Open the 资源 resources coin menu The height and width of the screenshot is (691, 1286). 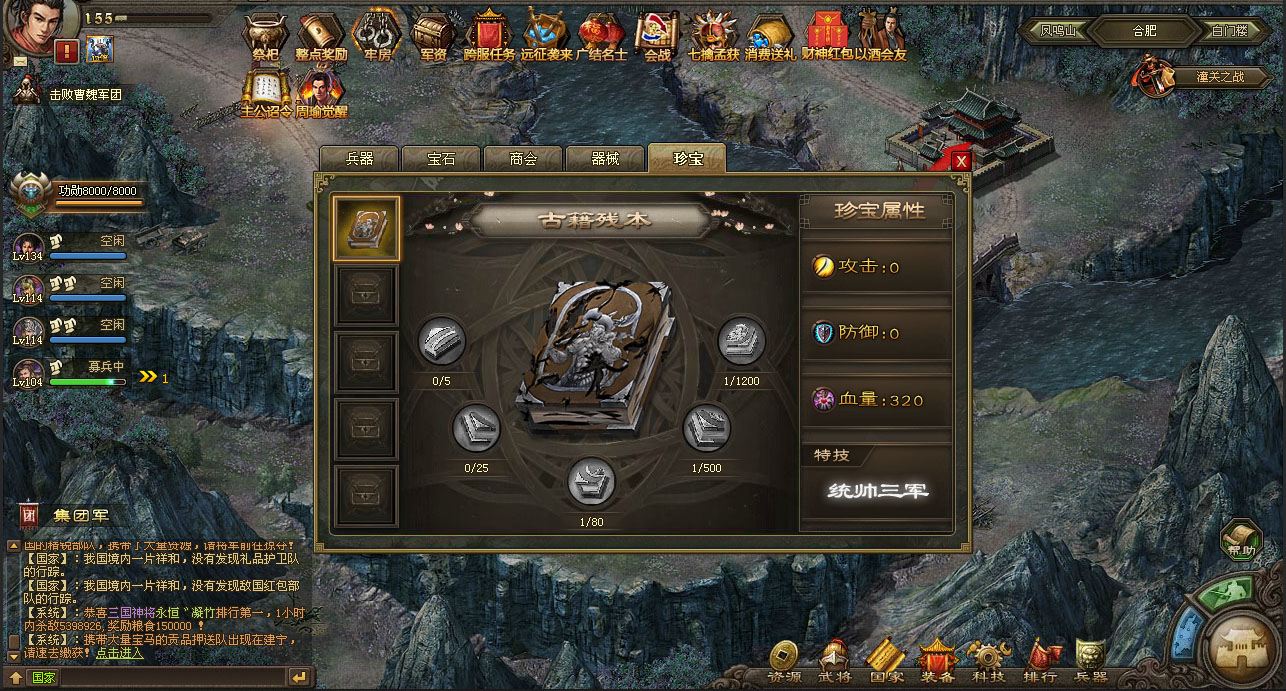[x=784, y=660]
